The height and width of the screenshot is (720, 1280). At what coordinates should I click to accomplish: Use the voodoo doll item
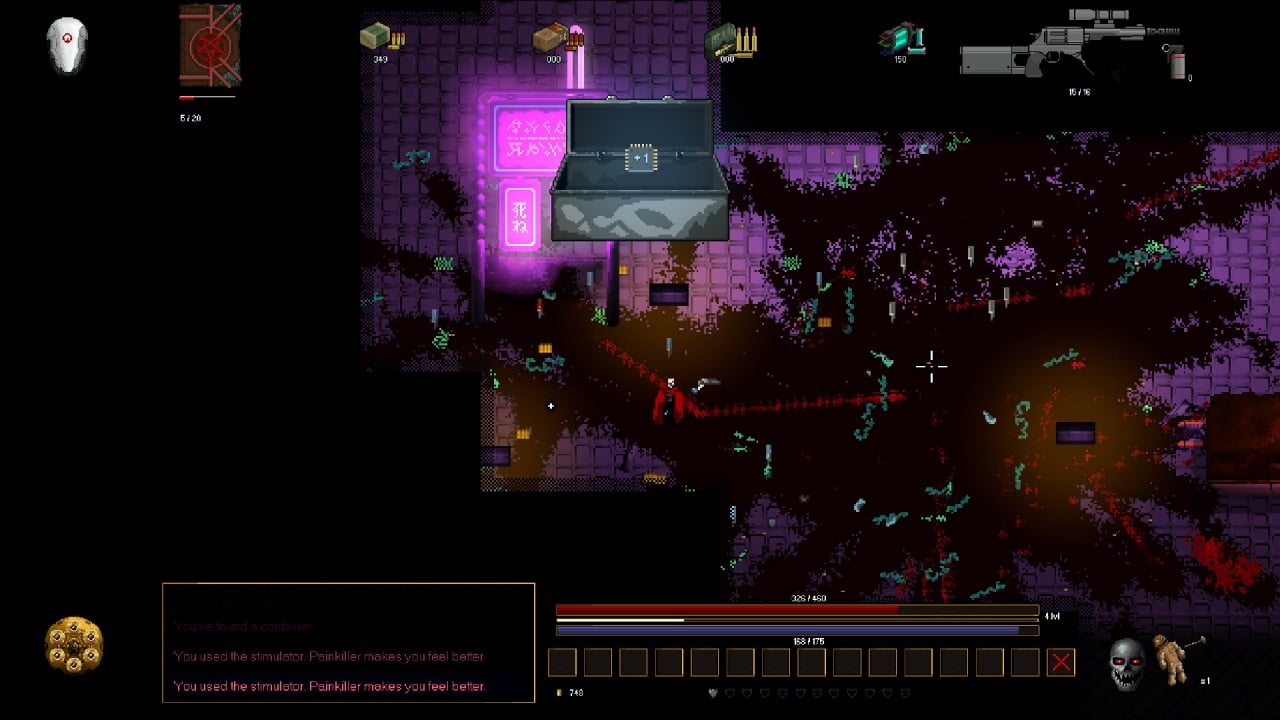1170,659
